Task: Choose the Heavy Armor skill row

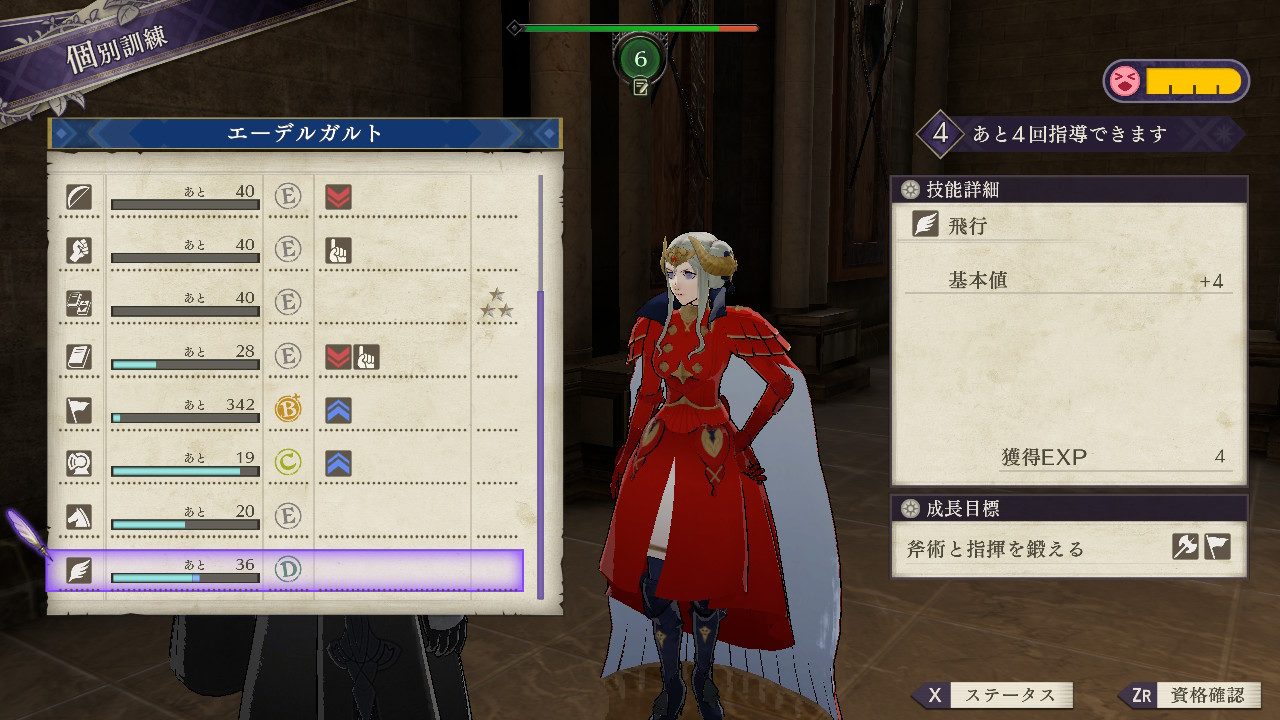Action: tap(285, 463)
